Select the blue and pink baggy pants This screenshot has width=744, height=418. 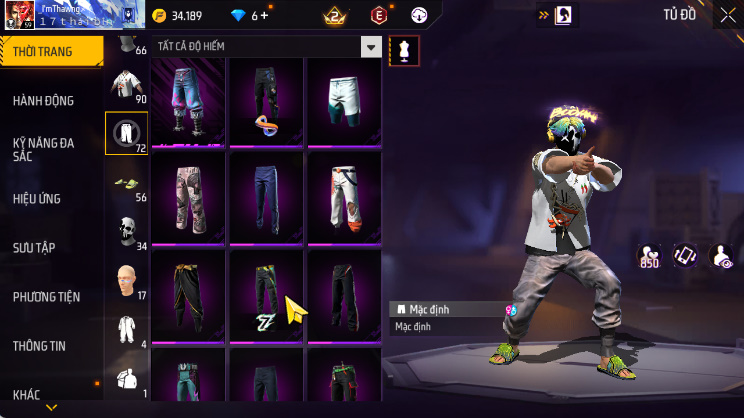(x=188, y=100)
